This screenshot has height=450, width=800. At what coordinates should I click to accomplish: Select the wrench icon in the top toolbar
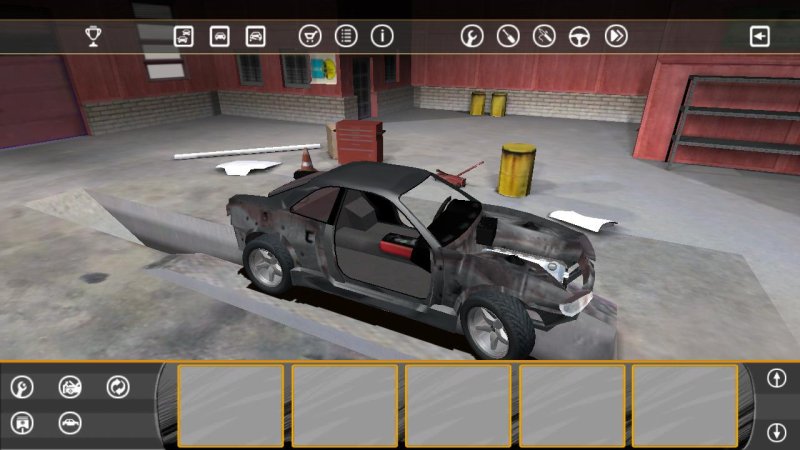[472, 37]
